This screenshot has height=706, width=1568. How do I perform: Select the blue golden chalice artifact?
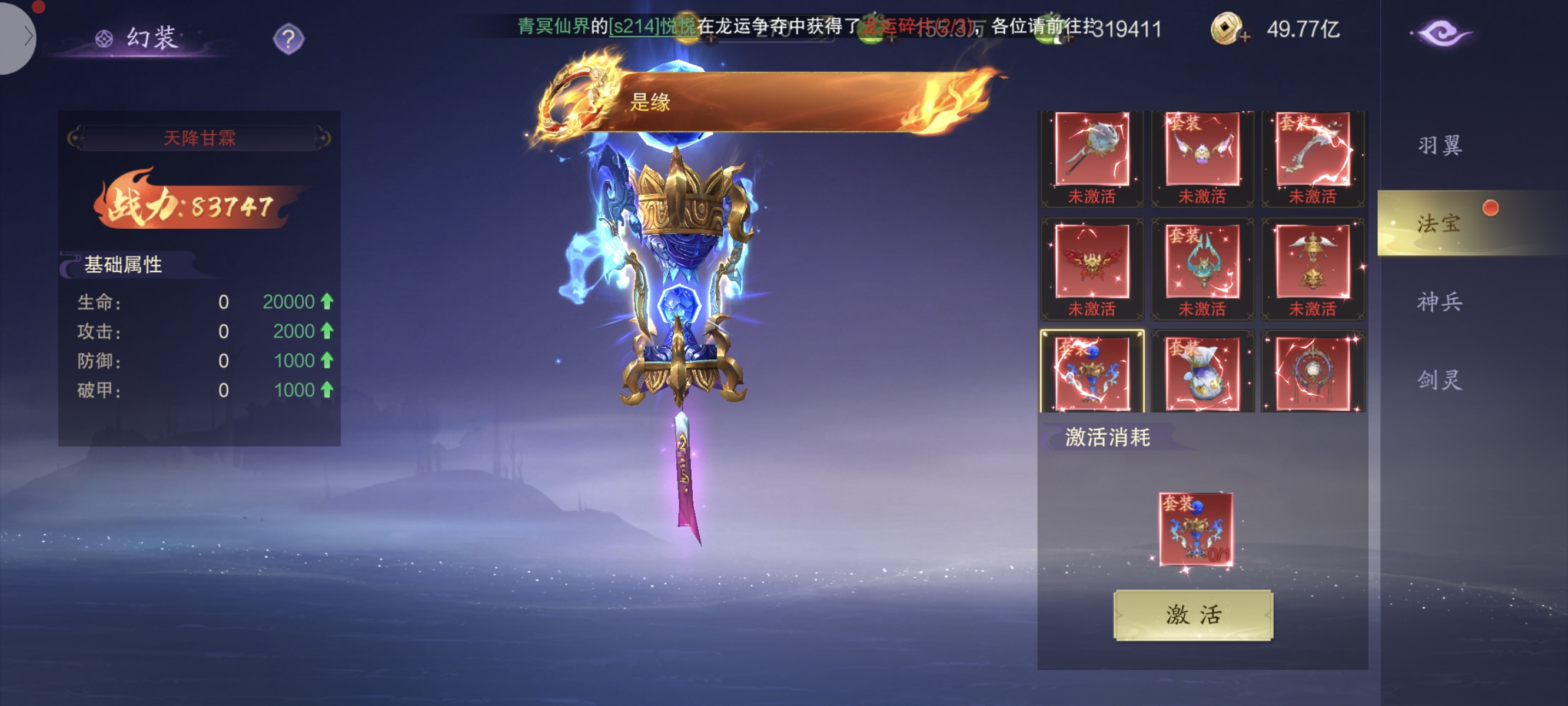(x=1091, y=373)
